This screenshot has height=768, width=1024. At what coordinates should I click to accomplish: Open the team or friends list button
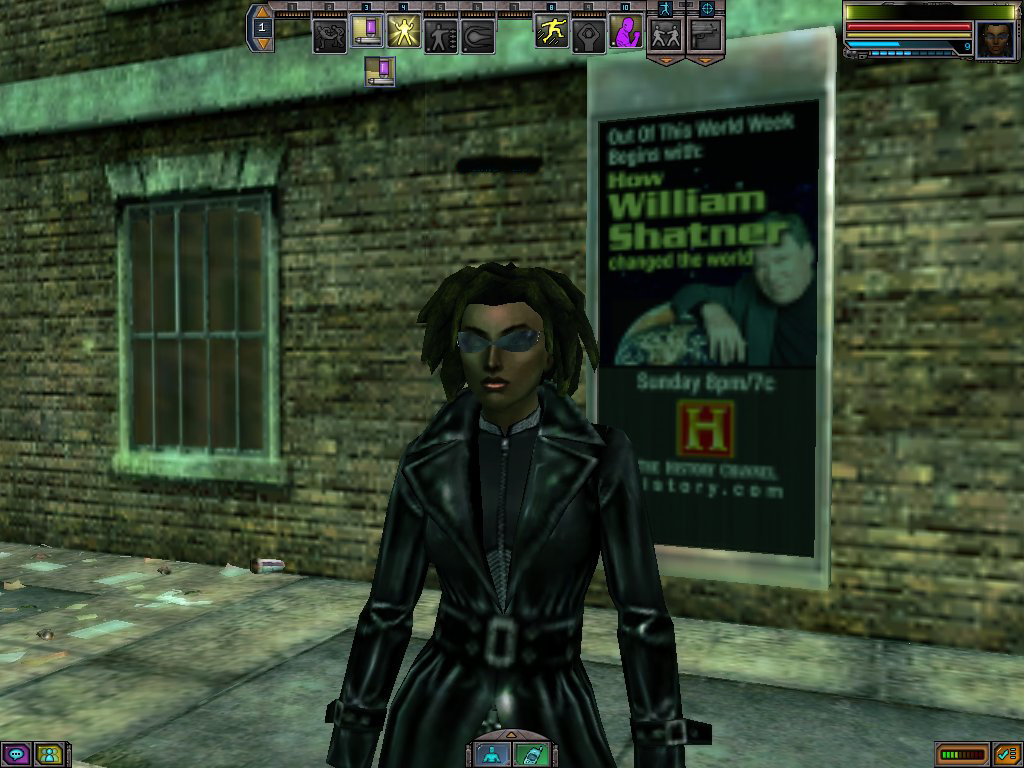[x=50, y=754]
